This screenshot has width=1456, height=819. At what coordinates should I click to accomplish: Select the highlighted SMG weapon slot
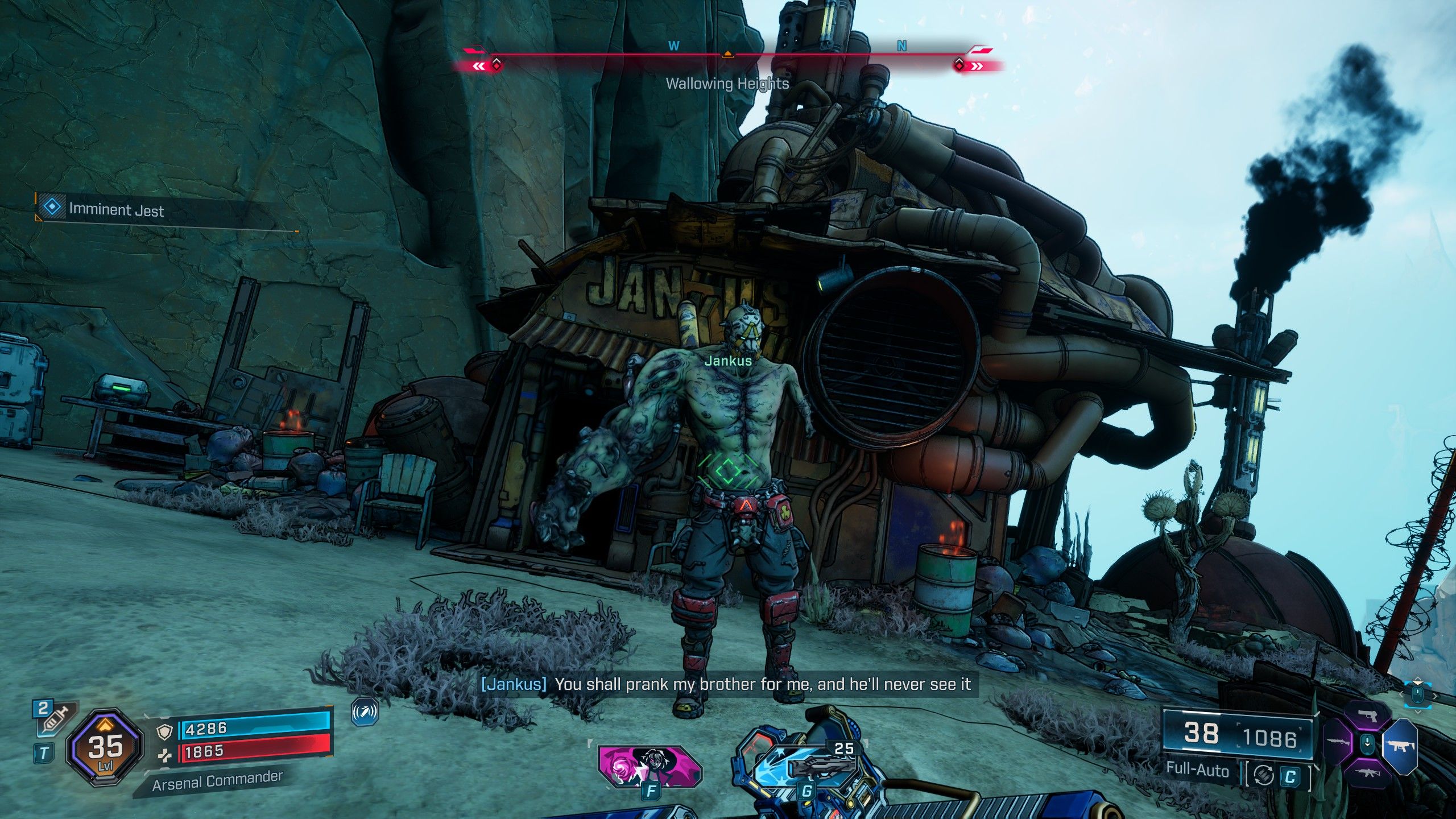[1400, 745]
